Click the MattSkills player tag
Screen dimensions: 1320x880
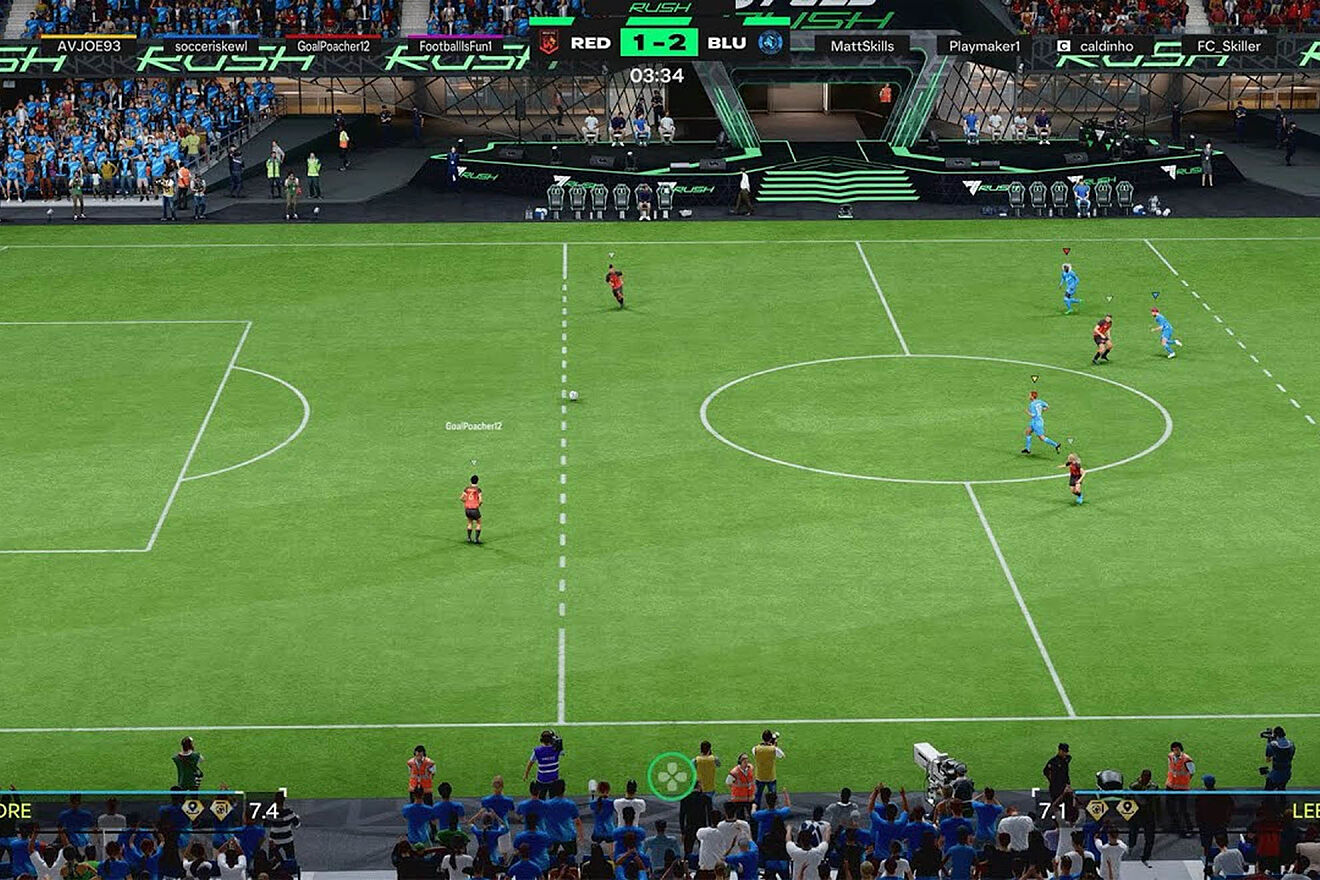point(860,46)
